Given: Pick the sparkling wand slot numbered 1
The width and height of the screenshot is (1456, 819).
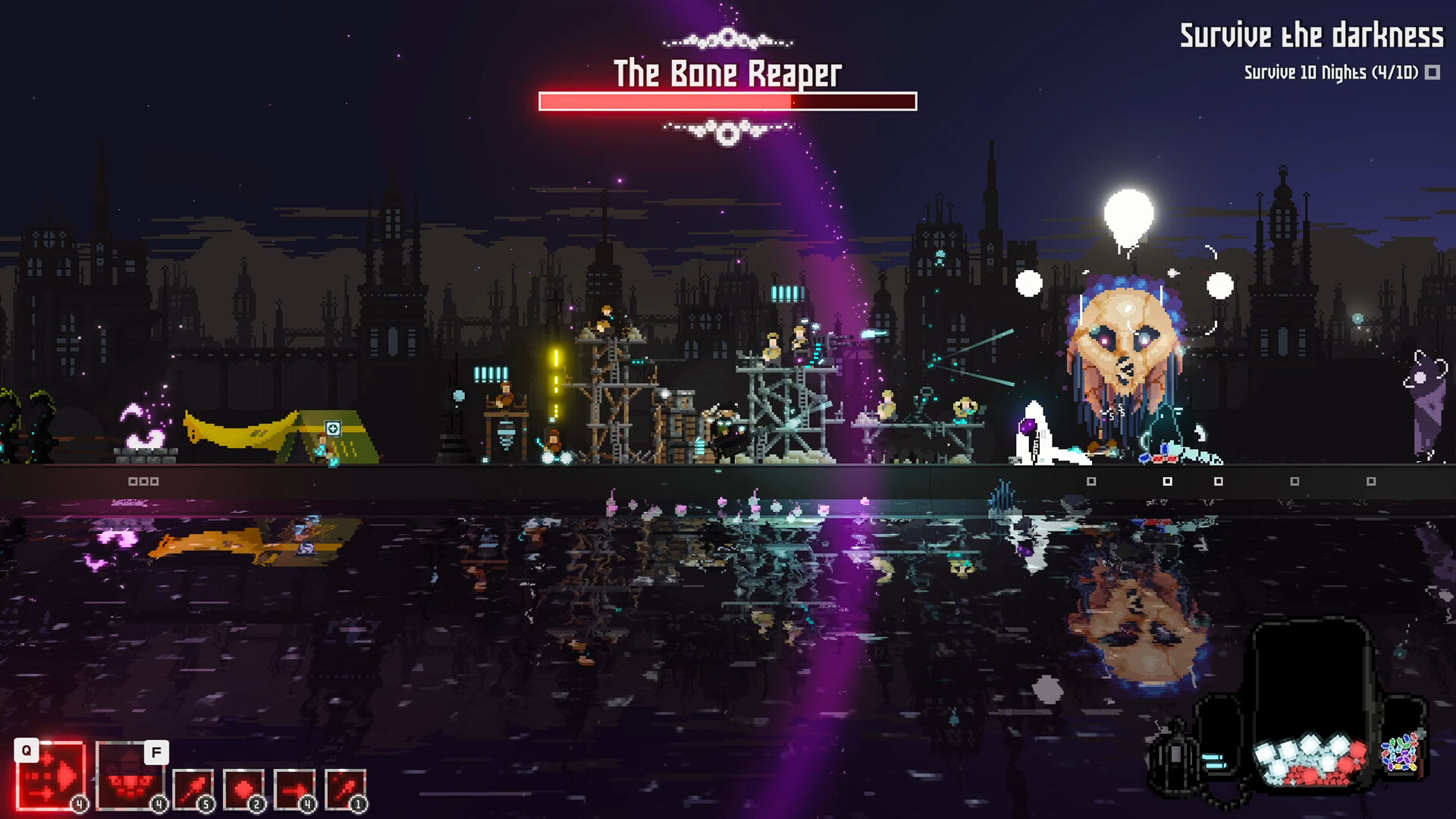Looking at the screenshot, I should (x=345, y=789).
